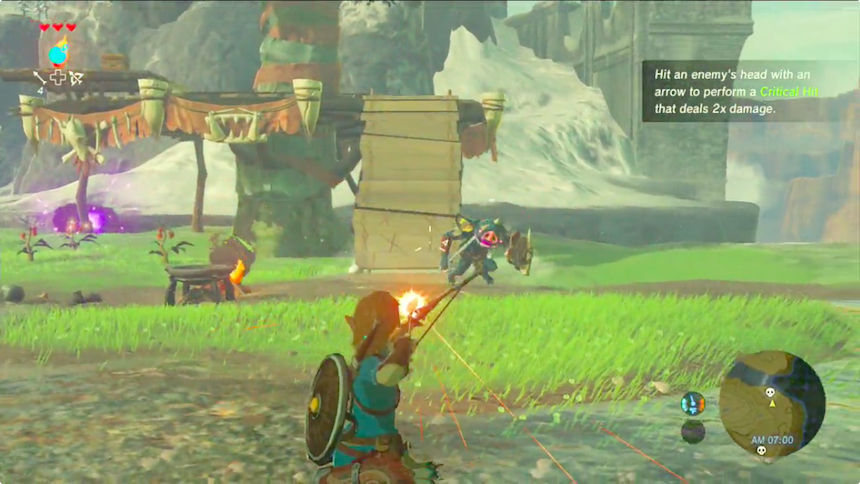
Task: Open the temperature gauge beside the minimap
Action: point(692,404)
